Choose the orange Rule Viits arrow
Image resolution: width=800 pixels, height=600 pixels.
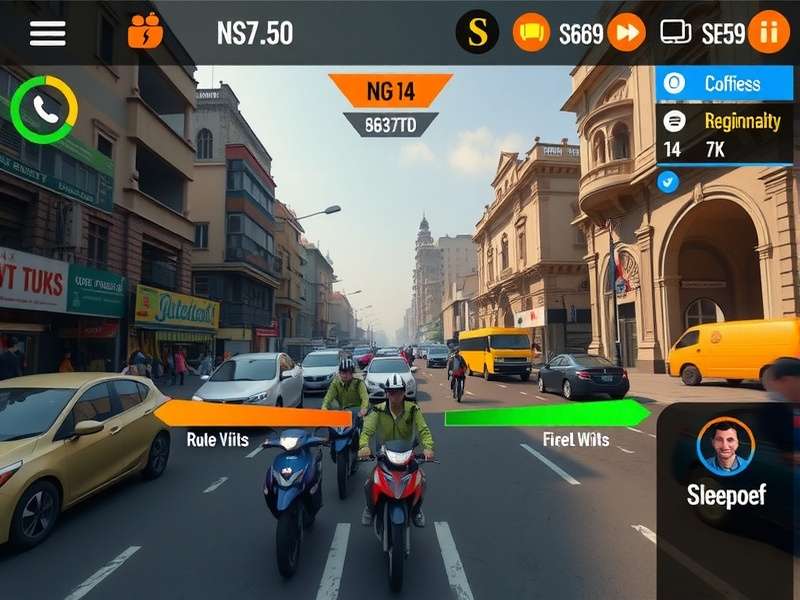[240, 414]
